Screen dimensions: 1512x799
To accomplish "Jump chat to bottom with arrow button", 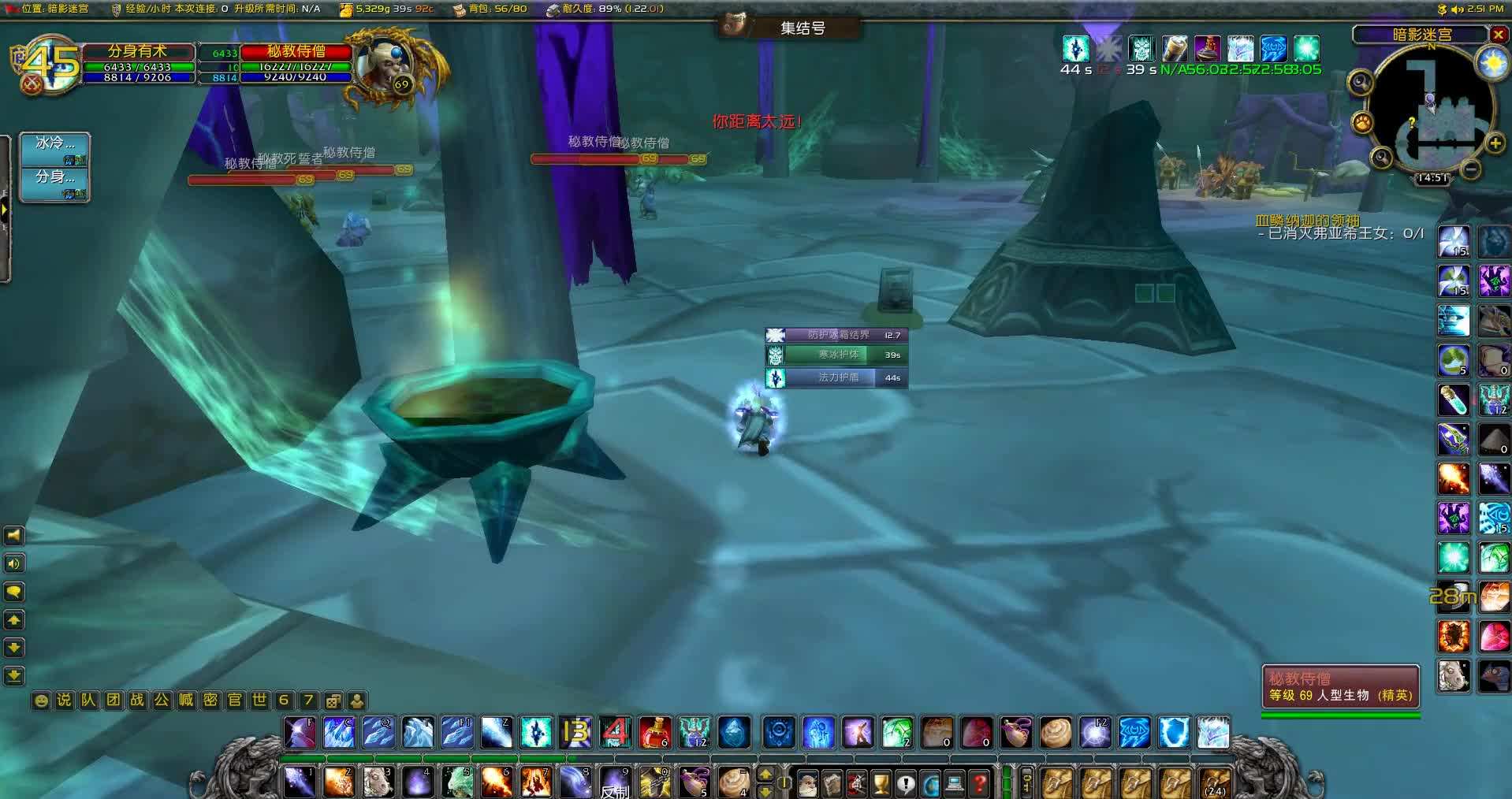I will tap(14, 675).
